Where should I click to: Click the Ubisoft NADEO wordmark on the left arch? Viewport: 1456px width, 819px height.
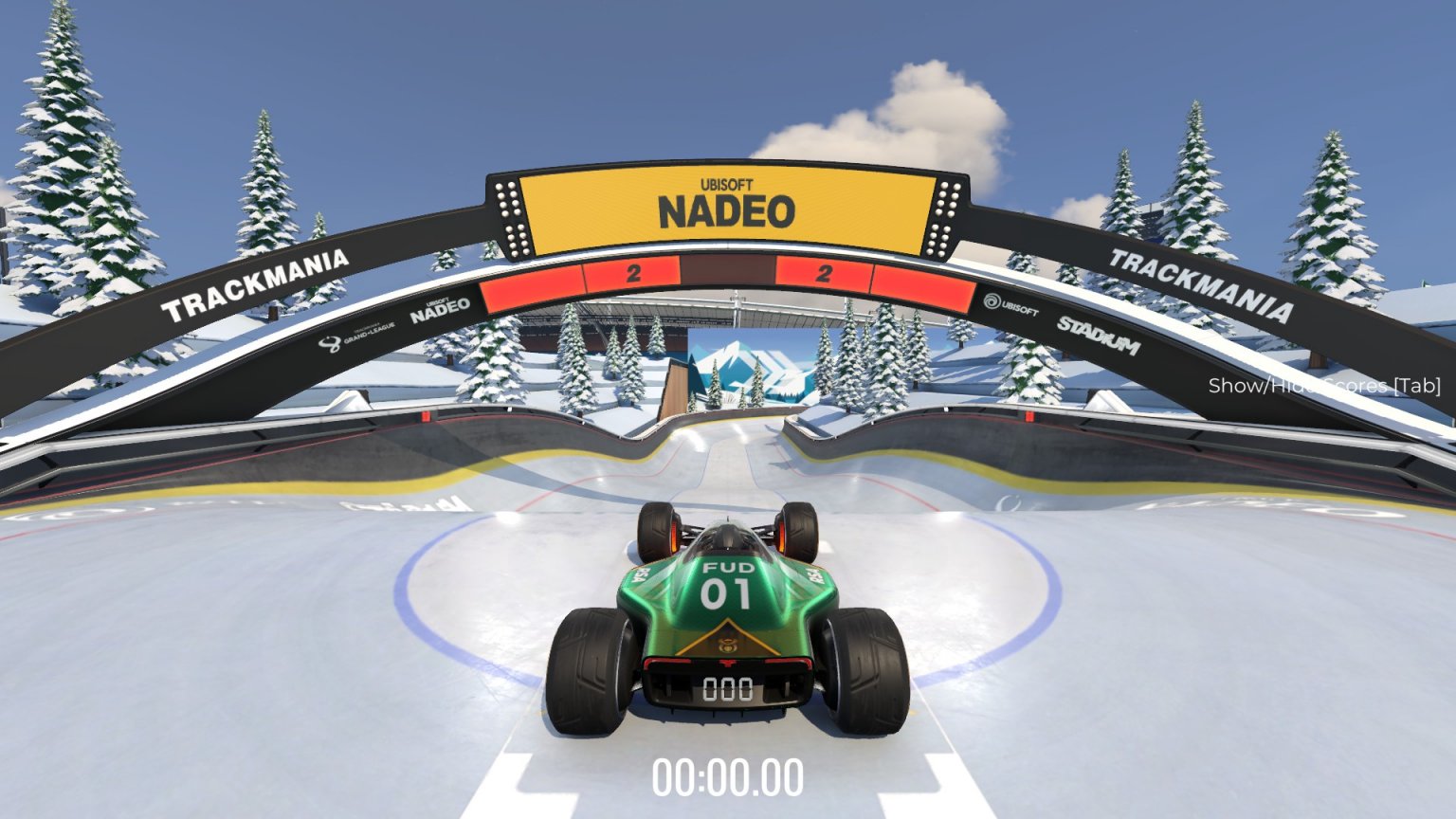pyautogui.click(x=442, y=311)
